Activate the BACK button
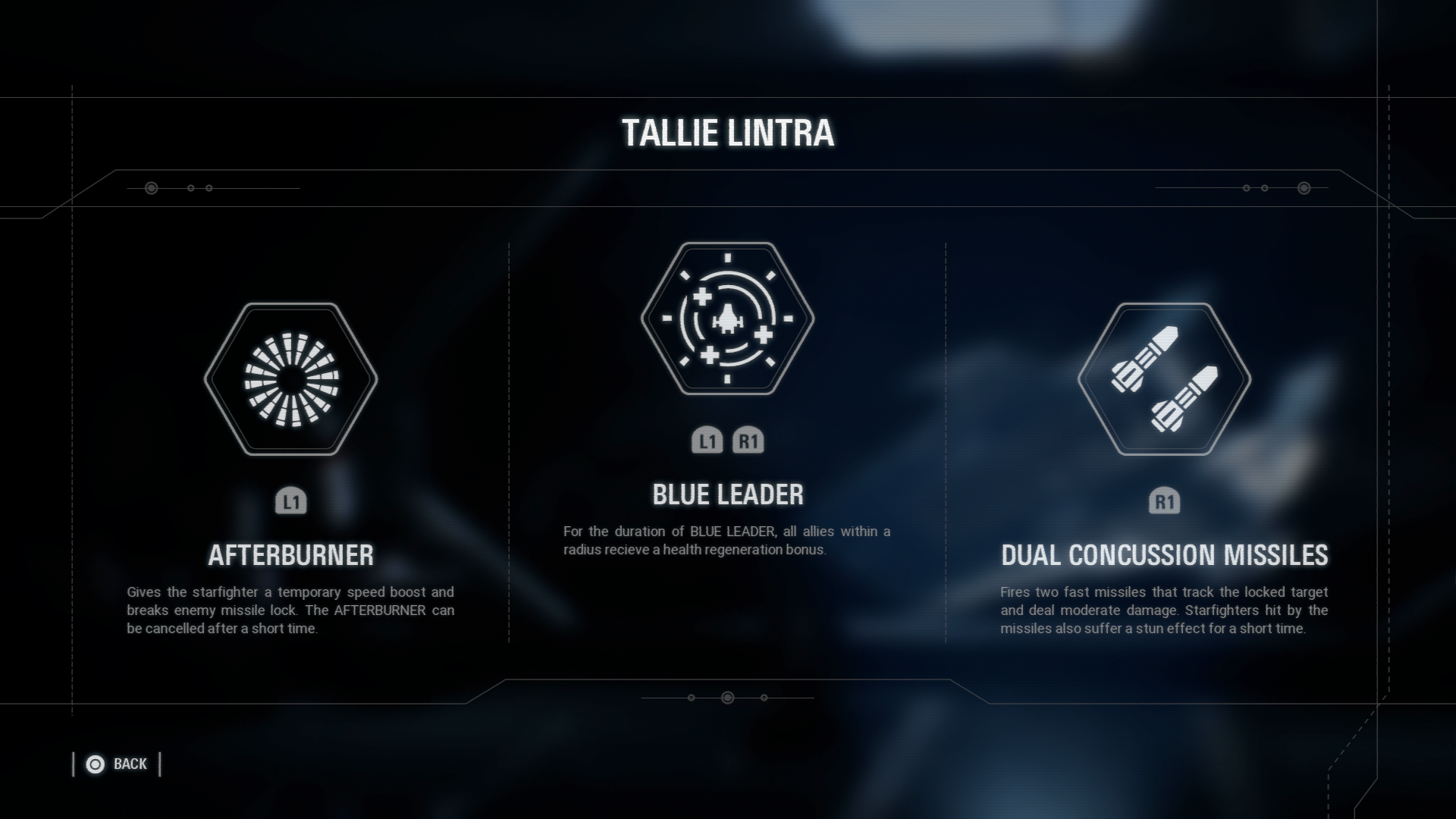The width and height of the screenshot is (1456, 819). 130,764
